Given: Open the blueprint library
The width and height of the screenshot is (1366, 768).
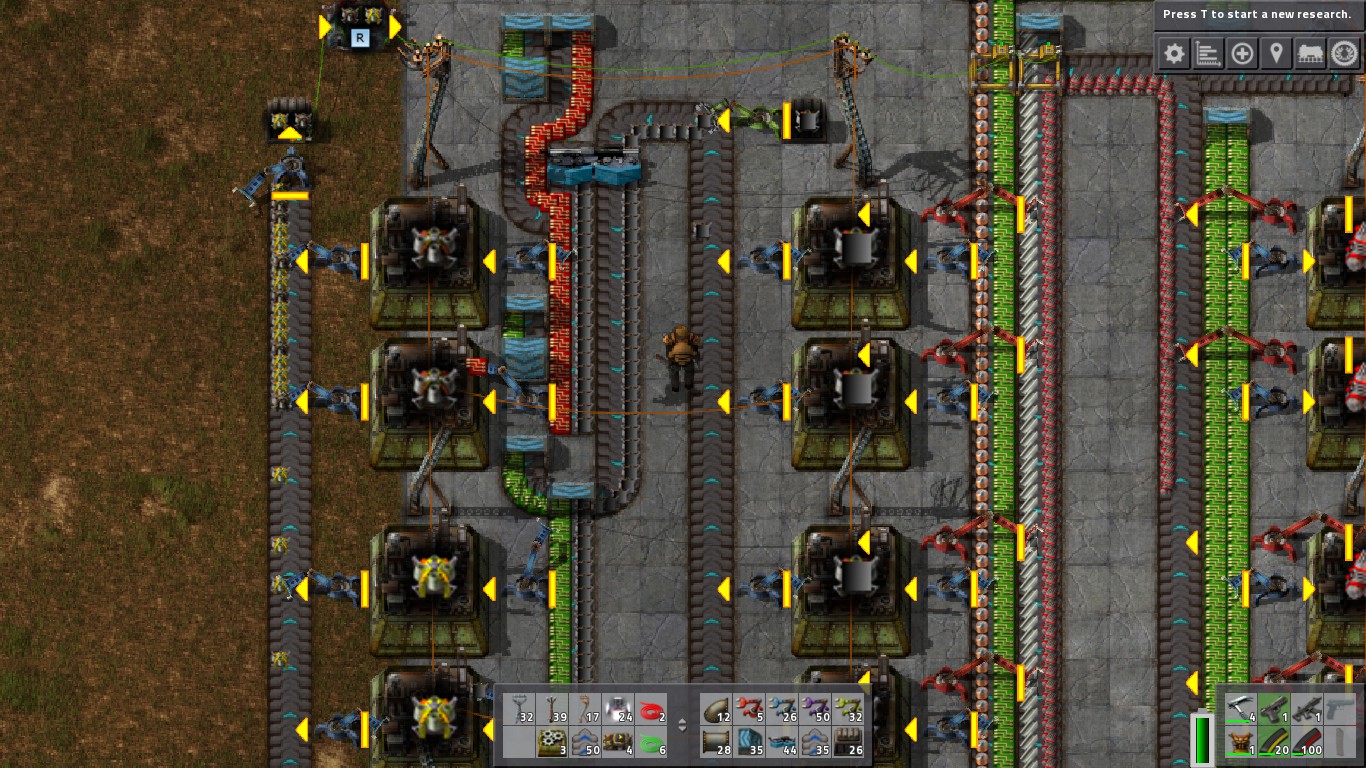Looking at the screenshot, I should [1241, 53].
